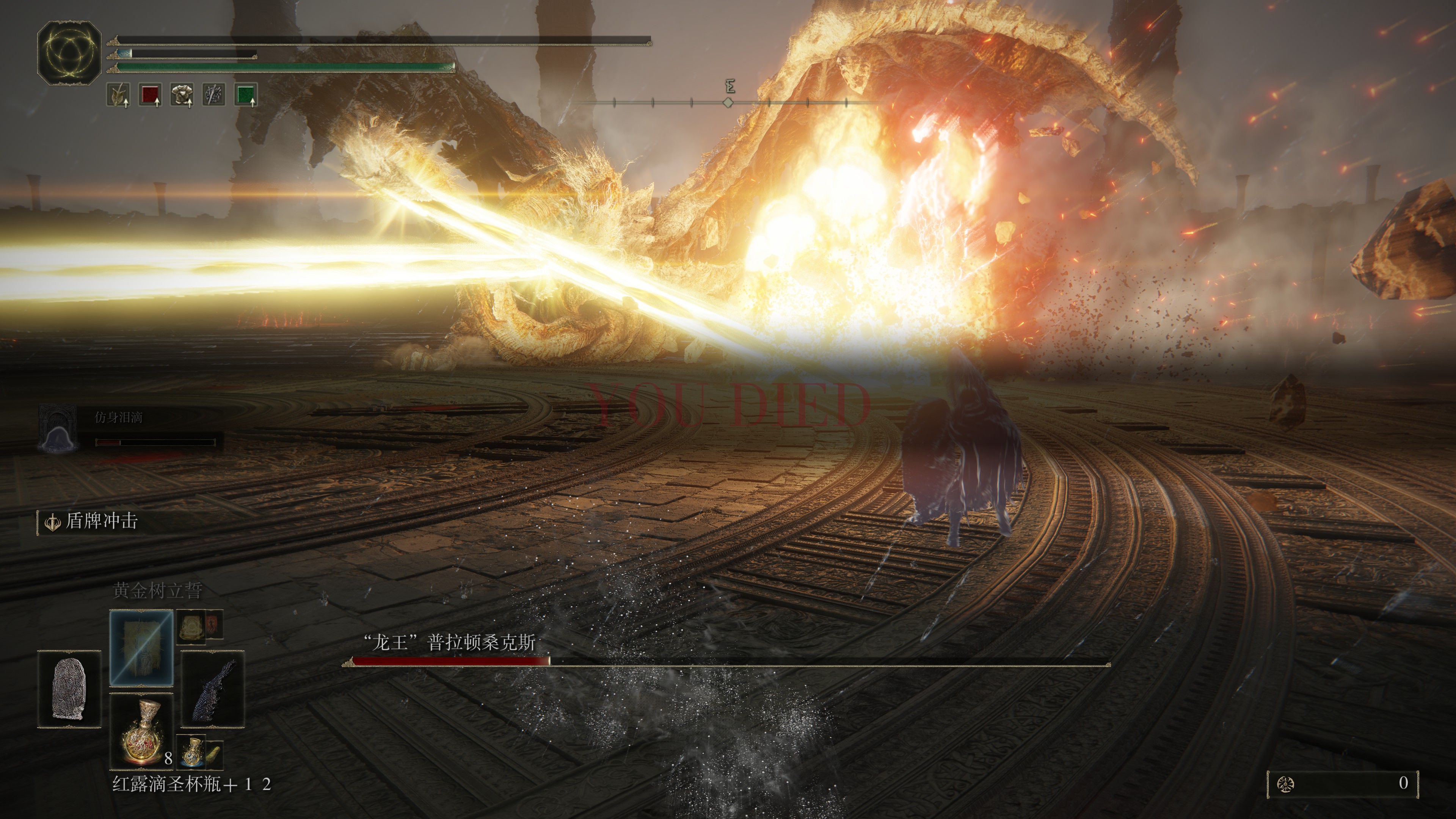The width and height of the screenshot is (1456, 819).
Task: Click the golden leaf buff icon
Action: (118, 94)
